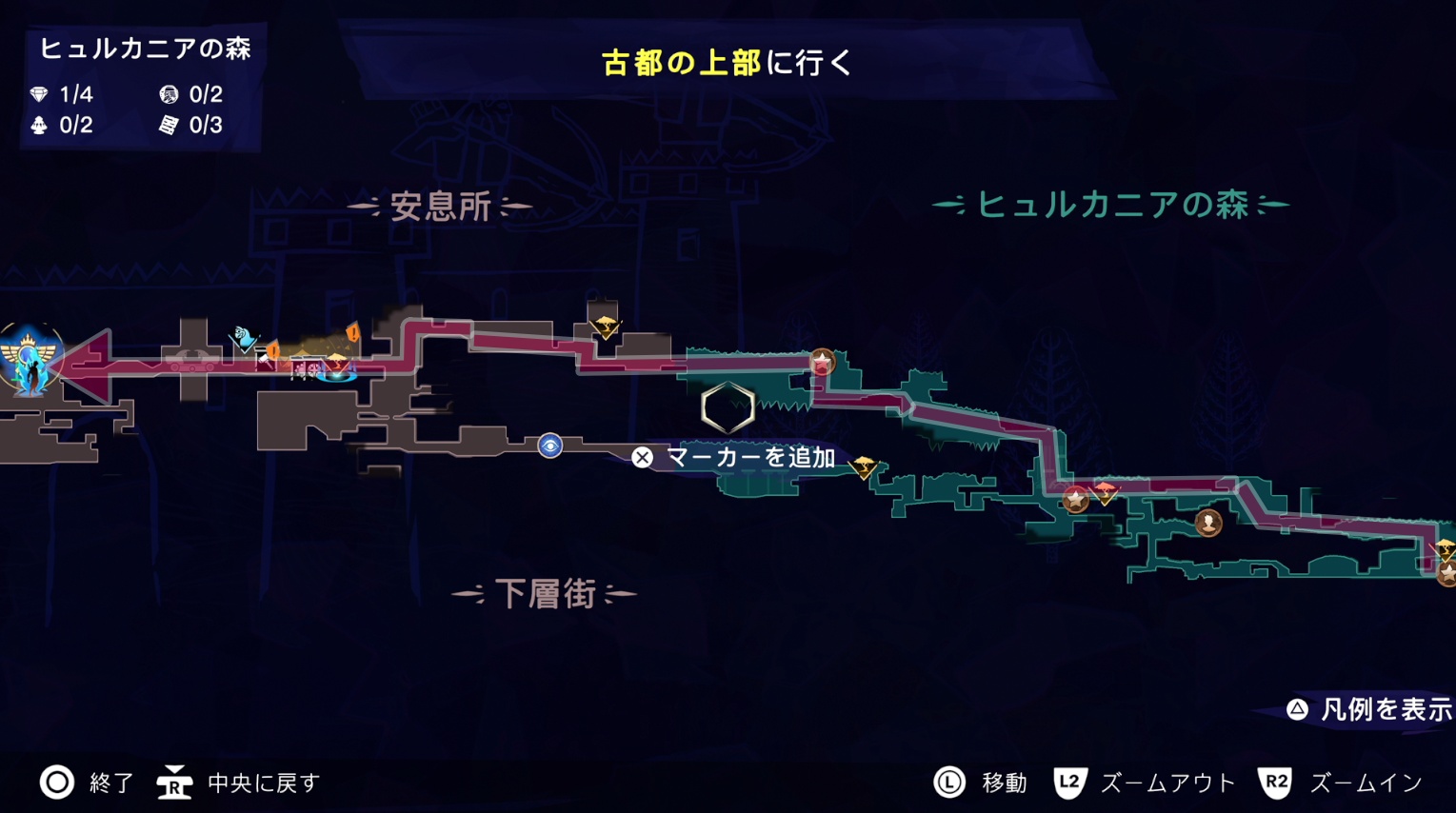Viewport: 1456px width, 813px height.
Task: Select the player position icon on the map
Action: pos(30,359)
